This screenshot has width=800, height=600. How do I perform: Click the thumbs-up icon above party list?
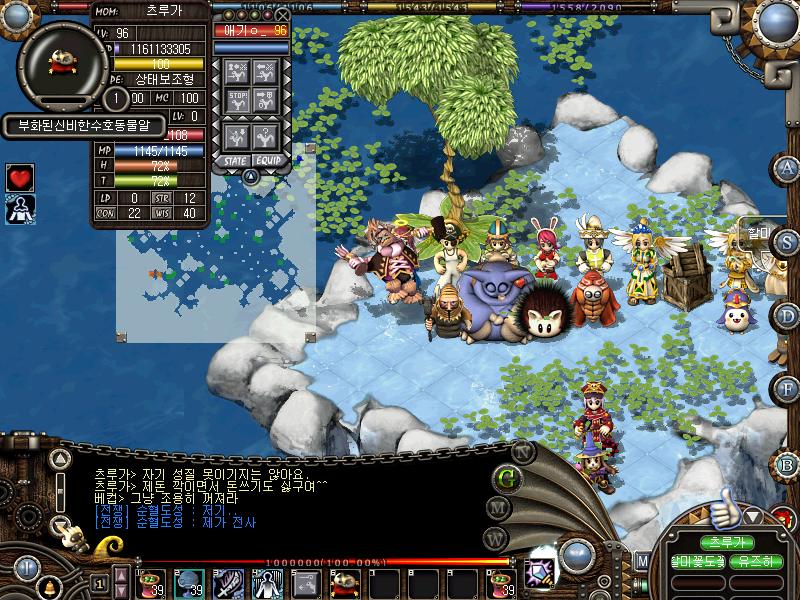tap(723, 514)
